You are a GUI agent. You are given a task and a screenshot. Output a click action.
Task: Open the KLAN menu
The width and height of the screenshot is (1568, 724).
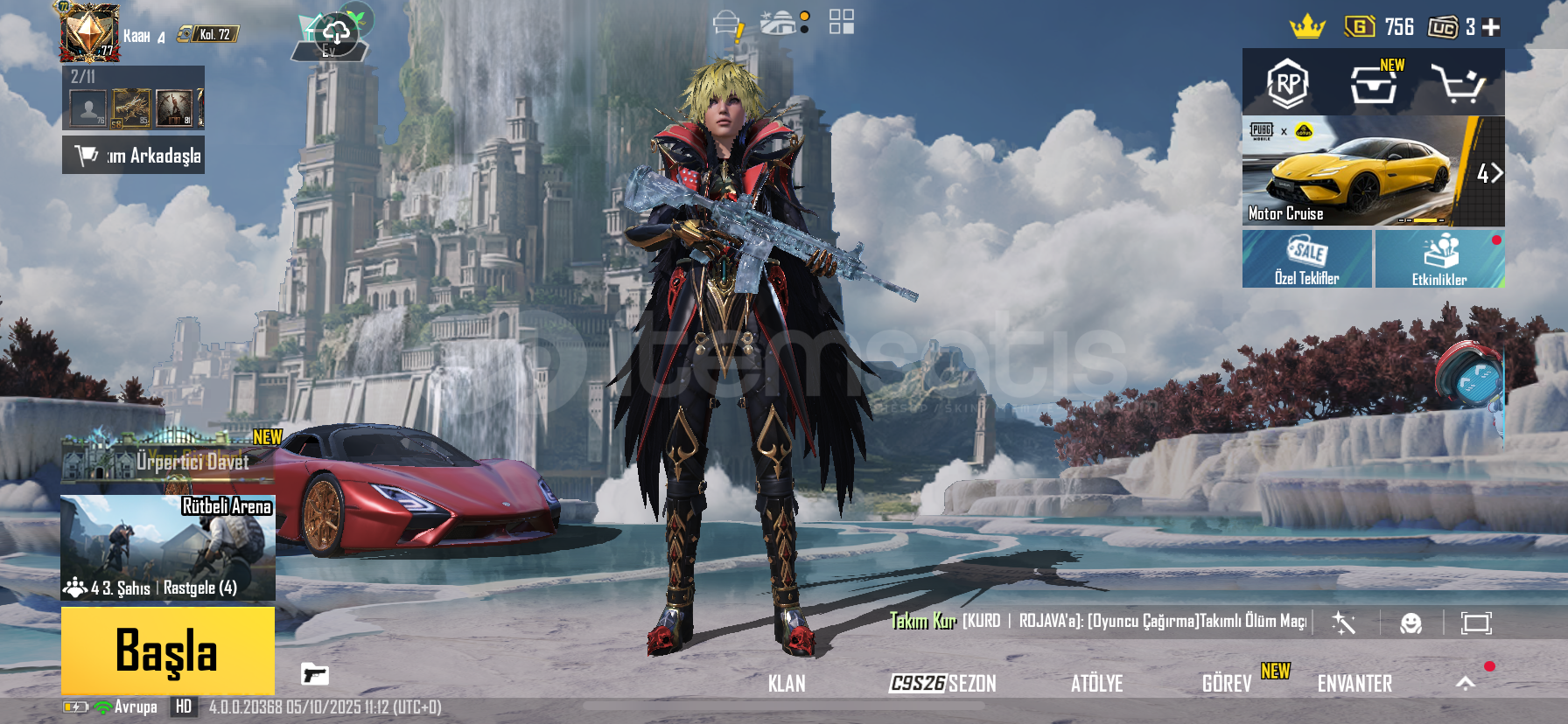(786, 684)
